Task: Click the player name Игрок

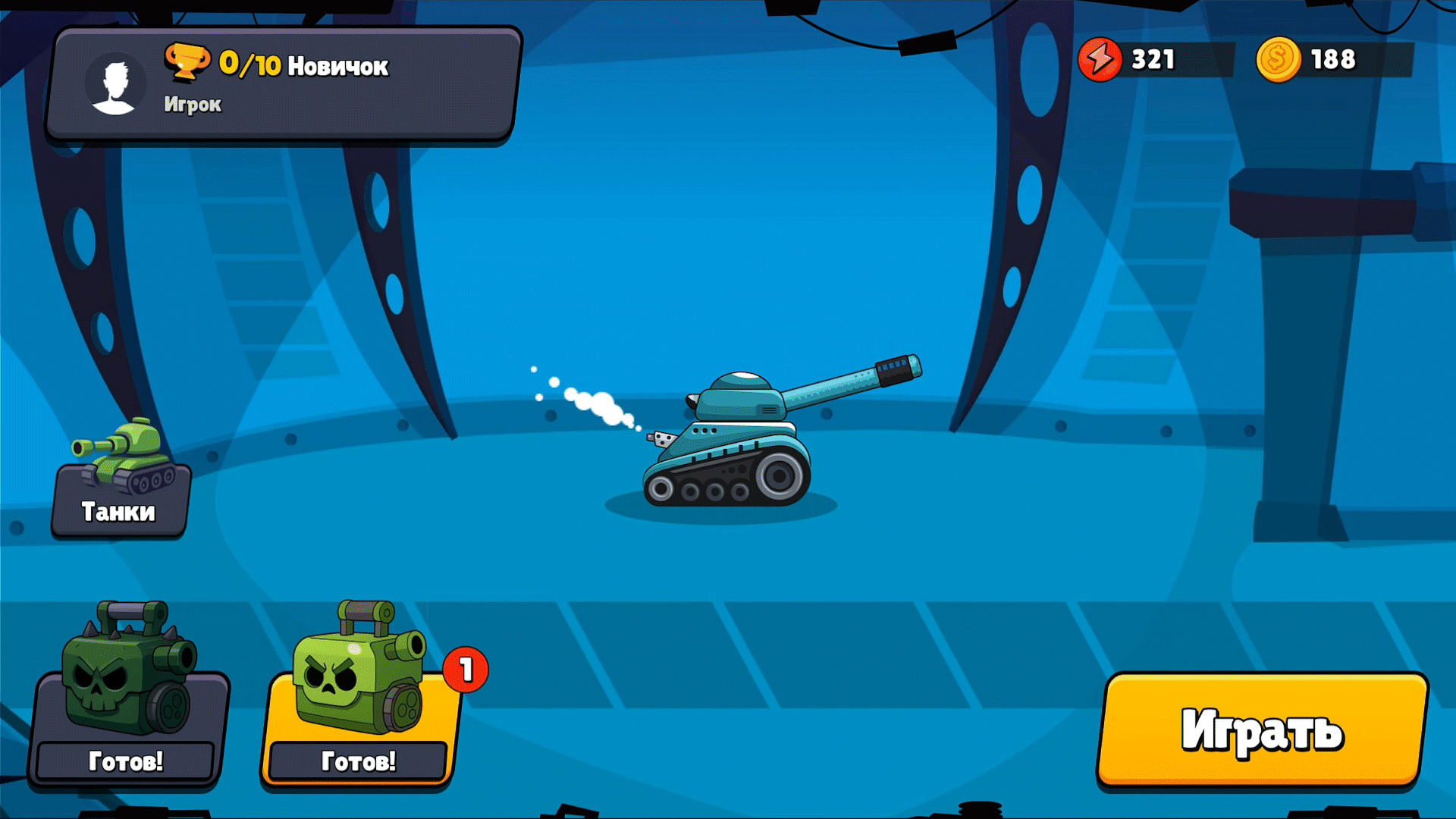Action: click(x=193, y=104)
